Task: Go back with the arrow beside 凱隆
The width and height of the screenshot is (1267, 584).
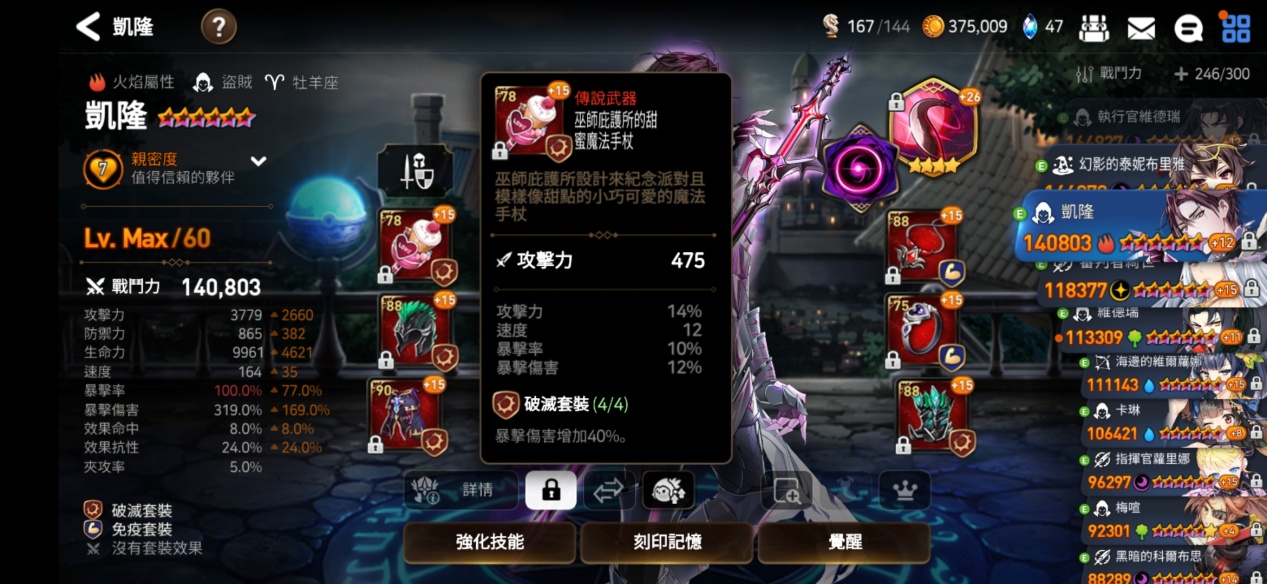Action: pos(89,27)
